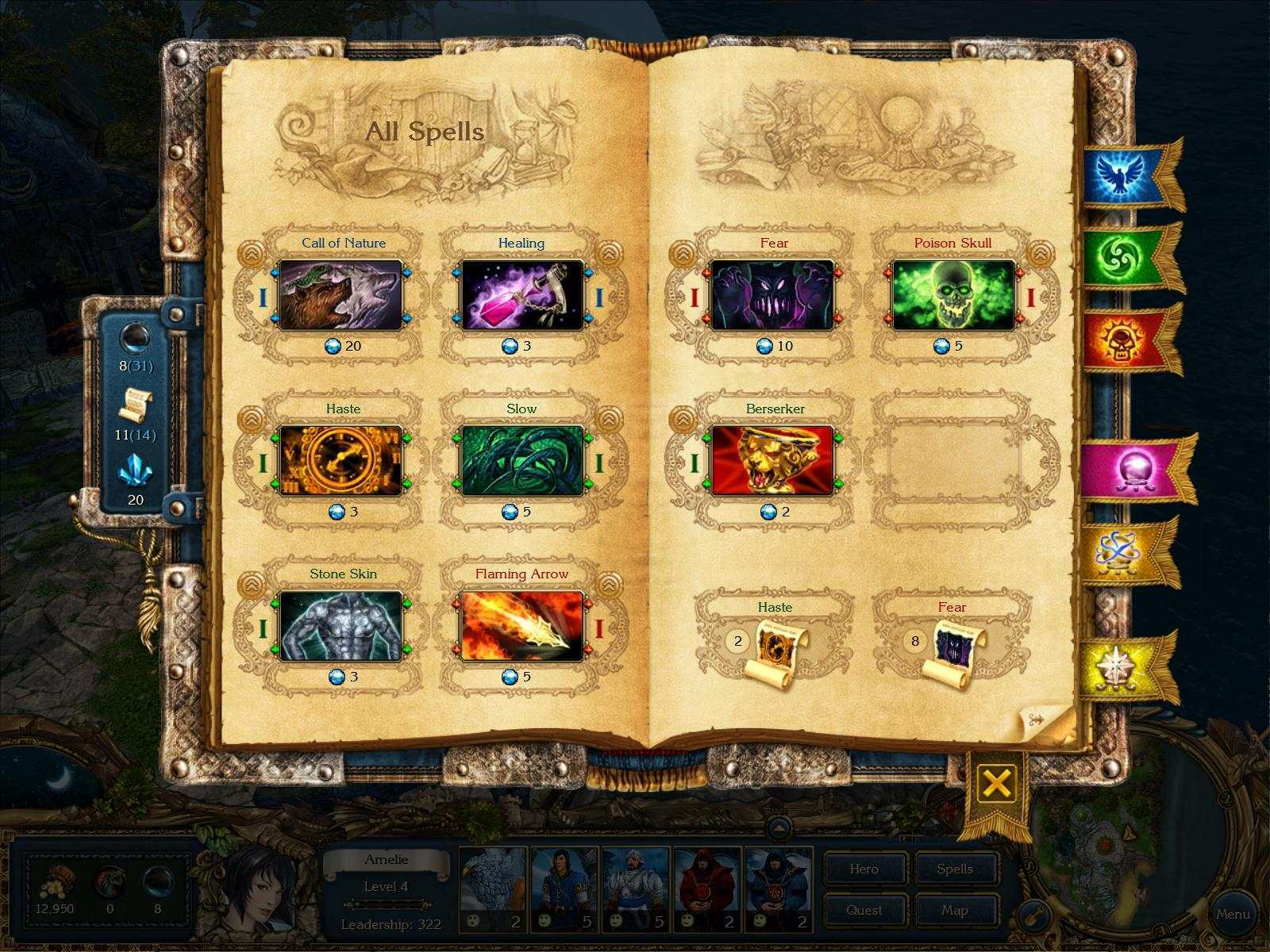Open the Map screen
The width and height of the screenshot is (1270, 952).
pos(954,910)
